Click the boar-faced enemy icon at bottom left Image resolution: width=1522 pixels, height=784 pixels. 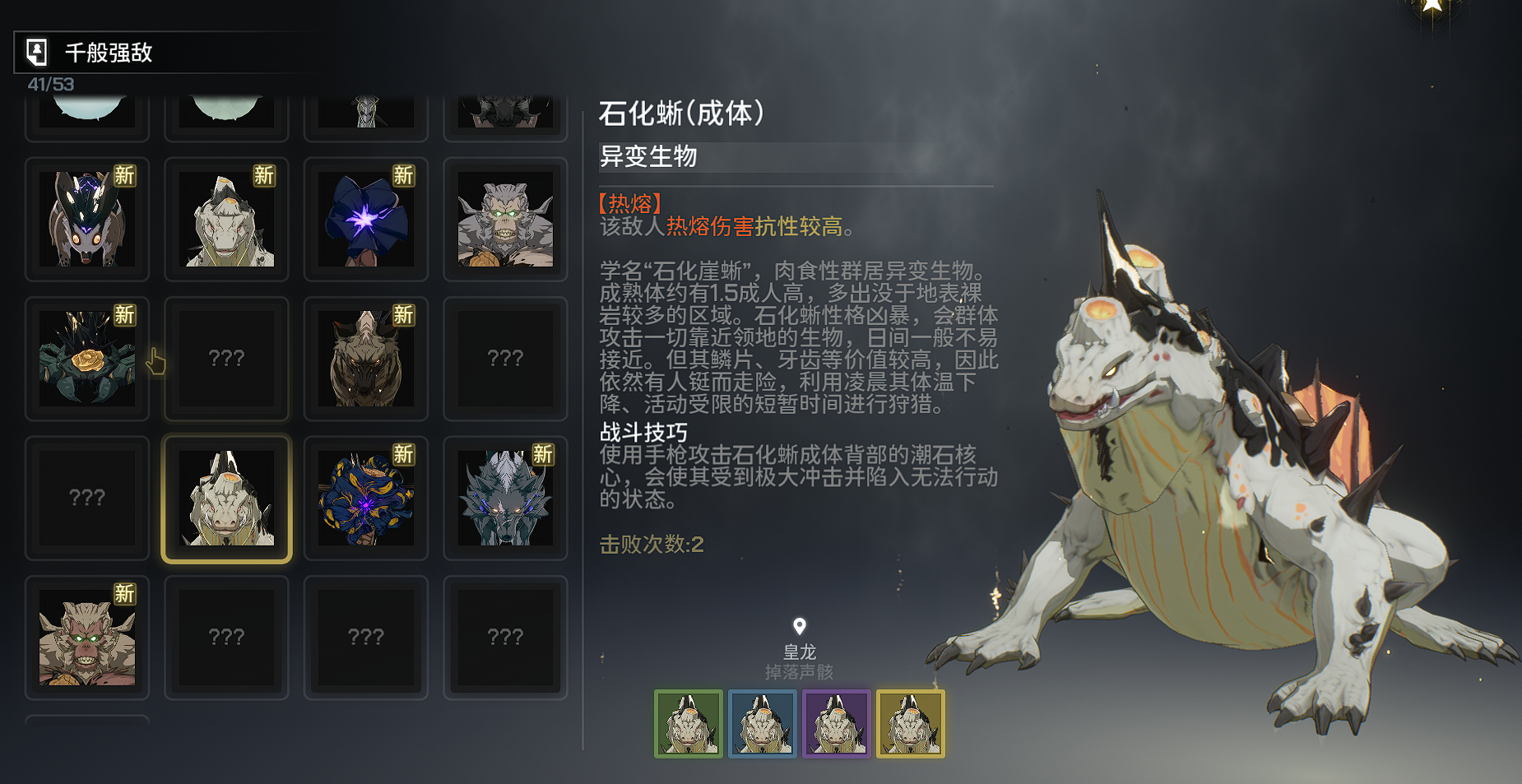(87, 638)
